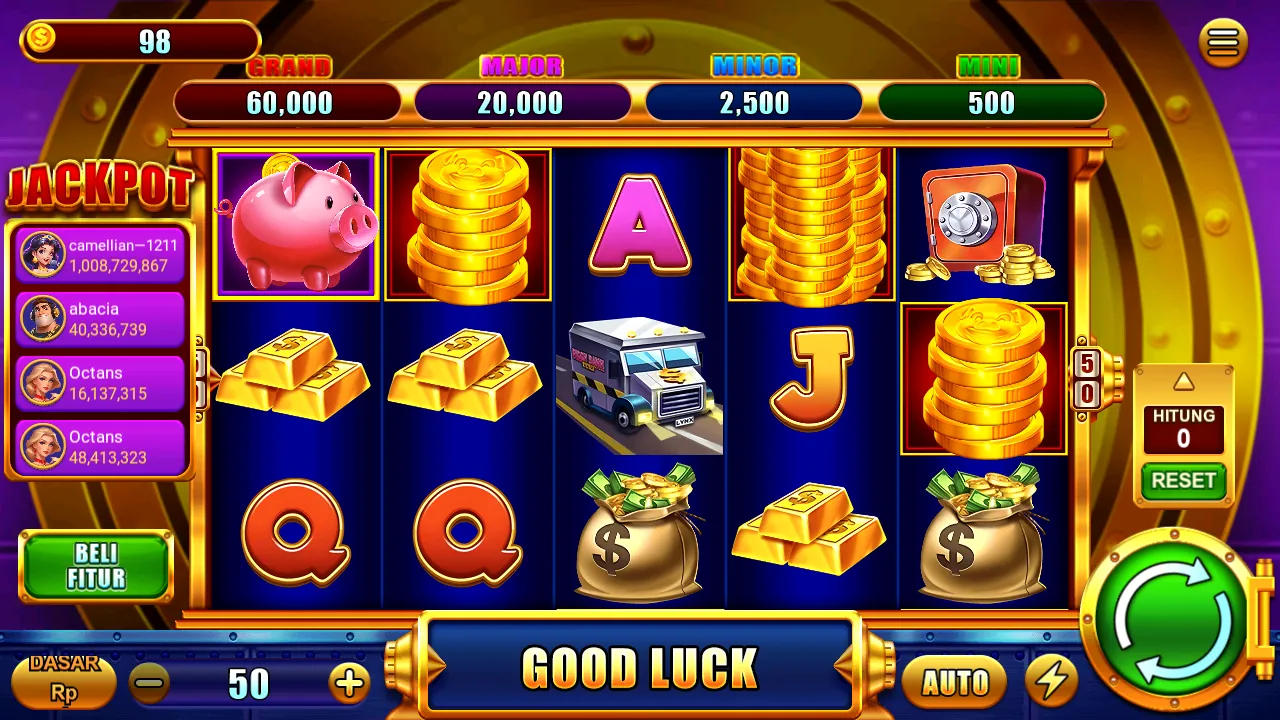Click the coin icon beside balance 98

(x=40, y=37)
